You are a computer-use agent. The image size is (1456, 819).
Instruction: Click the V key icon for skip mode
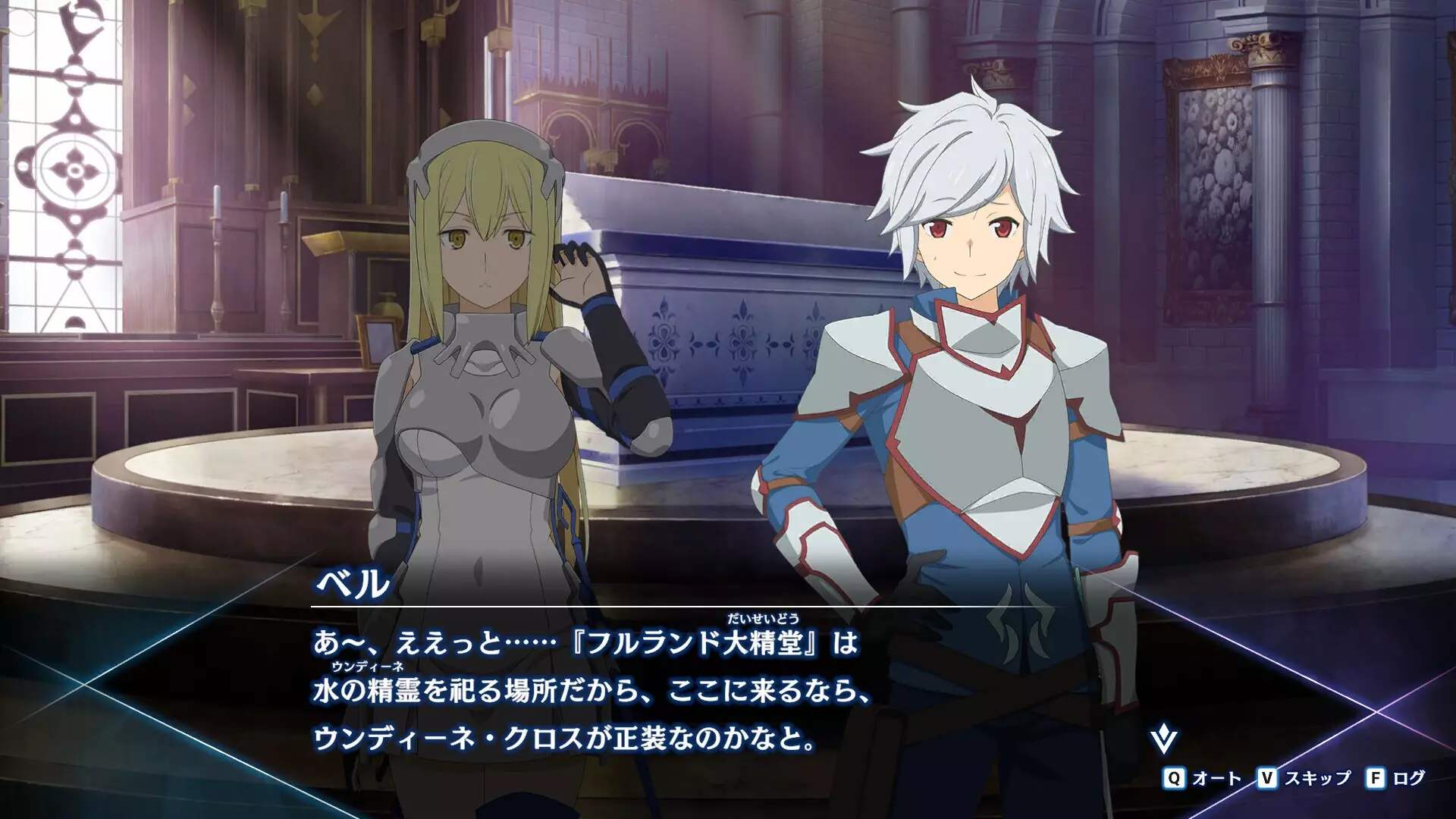[x=1268, y=779]
